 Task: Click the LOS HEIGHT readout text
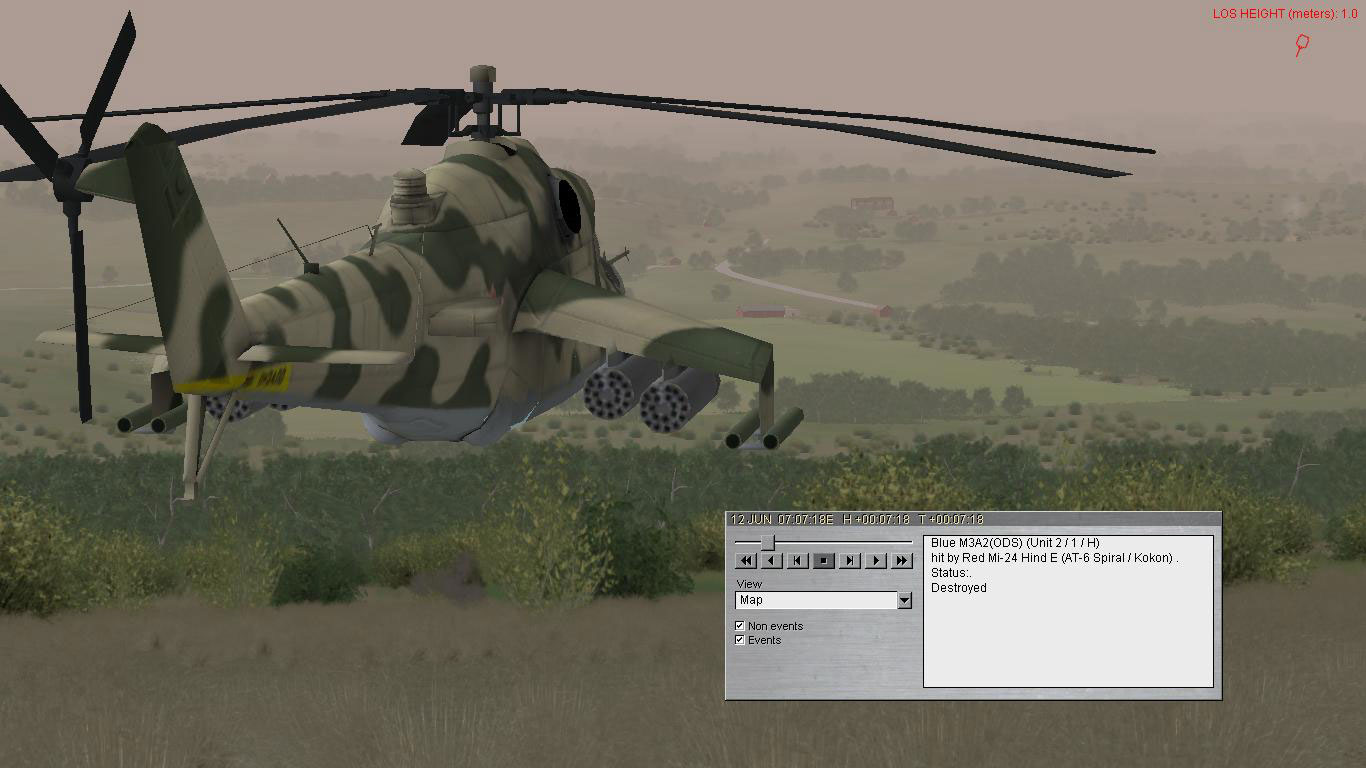[1285, 13]
